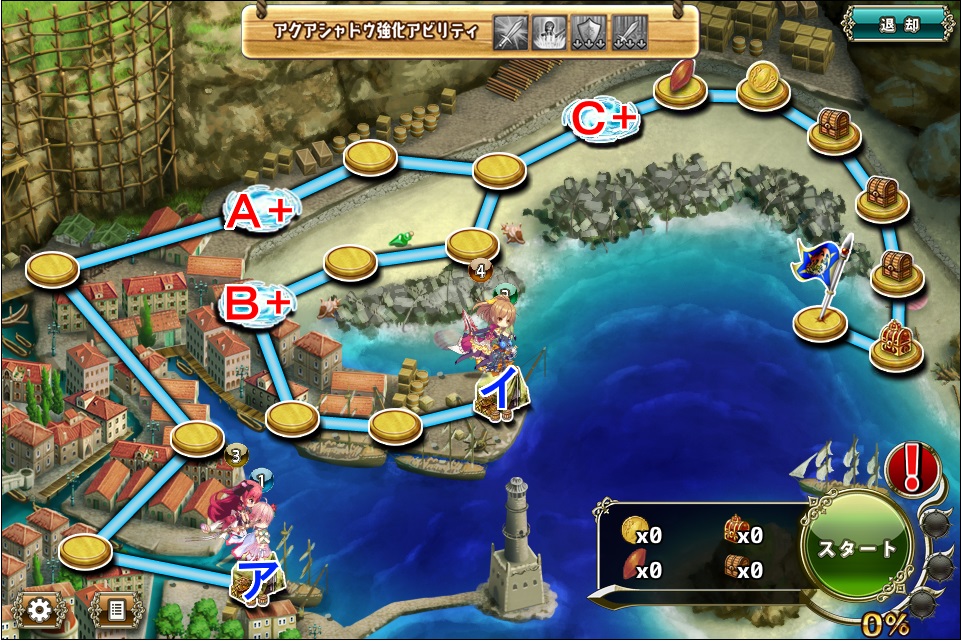
Task: Open the gear settings menu
Action: (x=39, y=609)
